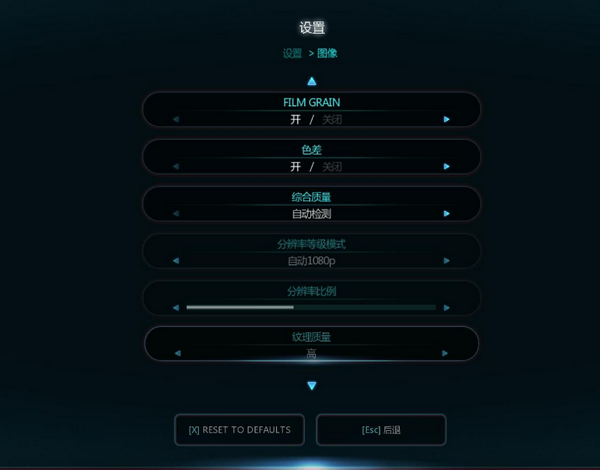Click the RESET TO DEFAULTS button
The image size is (600, 470).
coord(240,429)
